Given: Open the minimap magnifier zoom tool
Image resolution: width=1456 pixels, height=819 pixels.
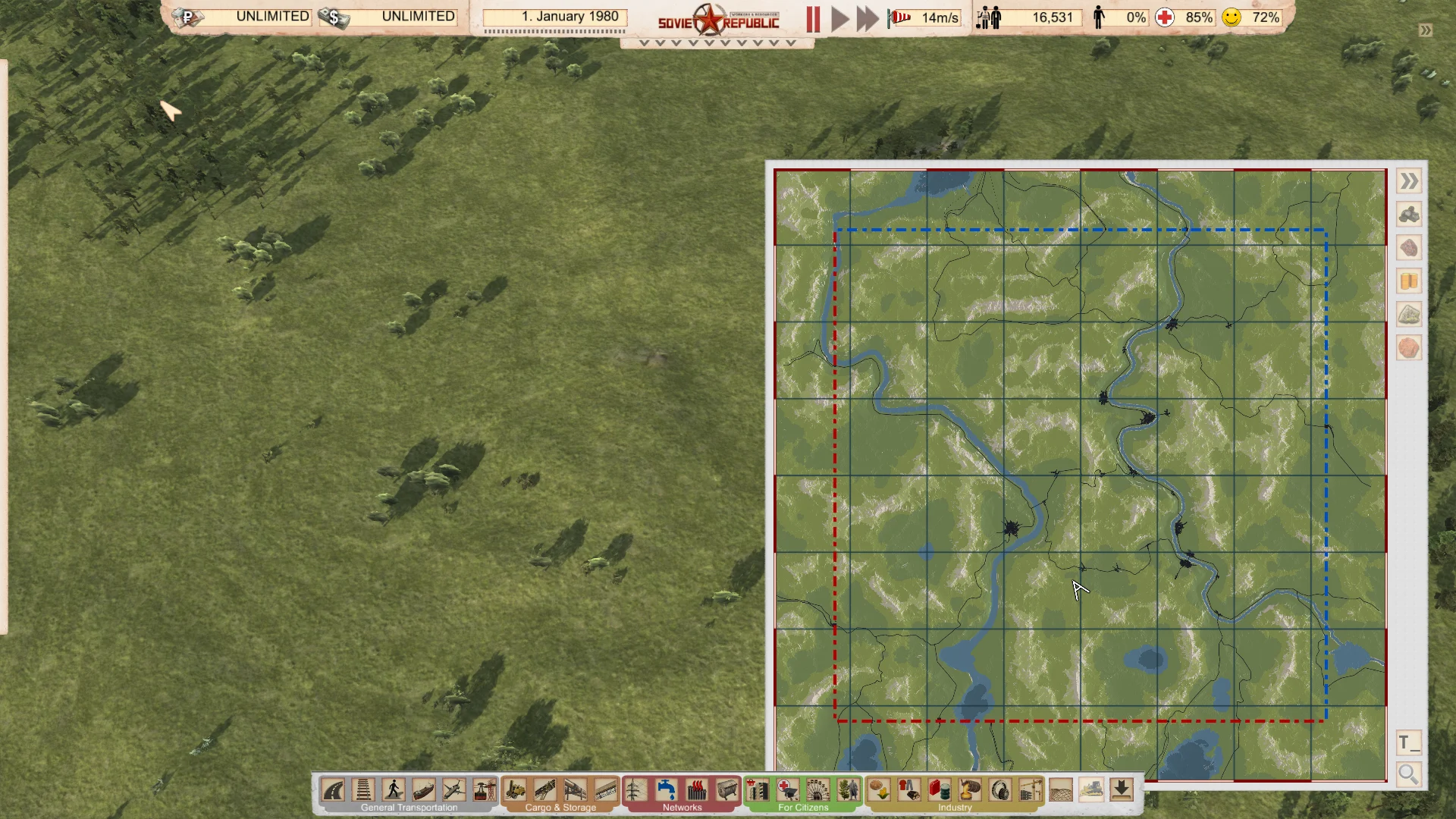Looking at the screenshot, I should [1408, 775].
